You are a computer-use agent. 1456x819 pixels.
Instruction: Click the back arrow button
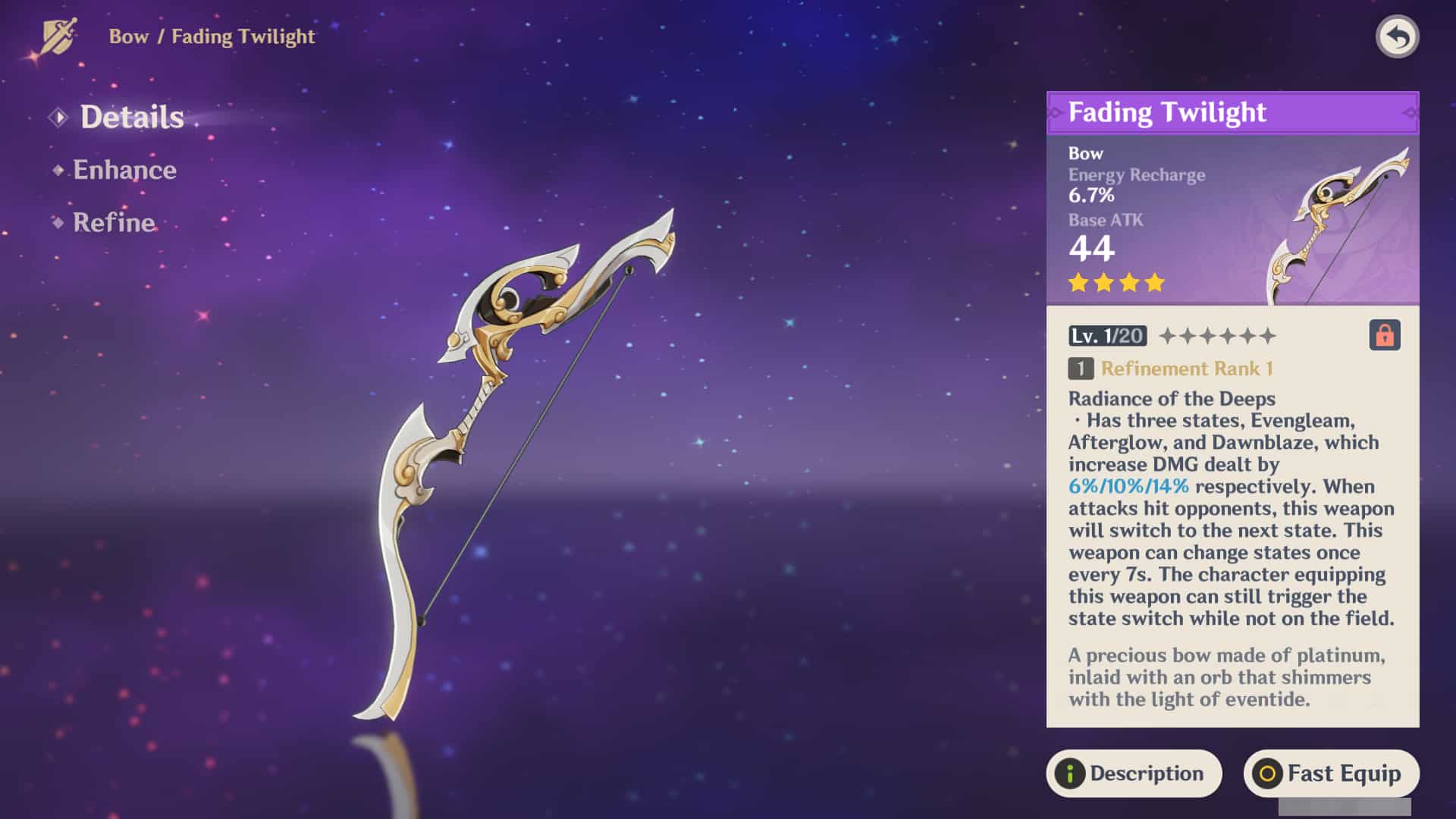pyautogui.click(x=1397, y=36)
